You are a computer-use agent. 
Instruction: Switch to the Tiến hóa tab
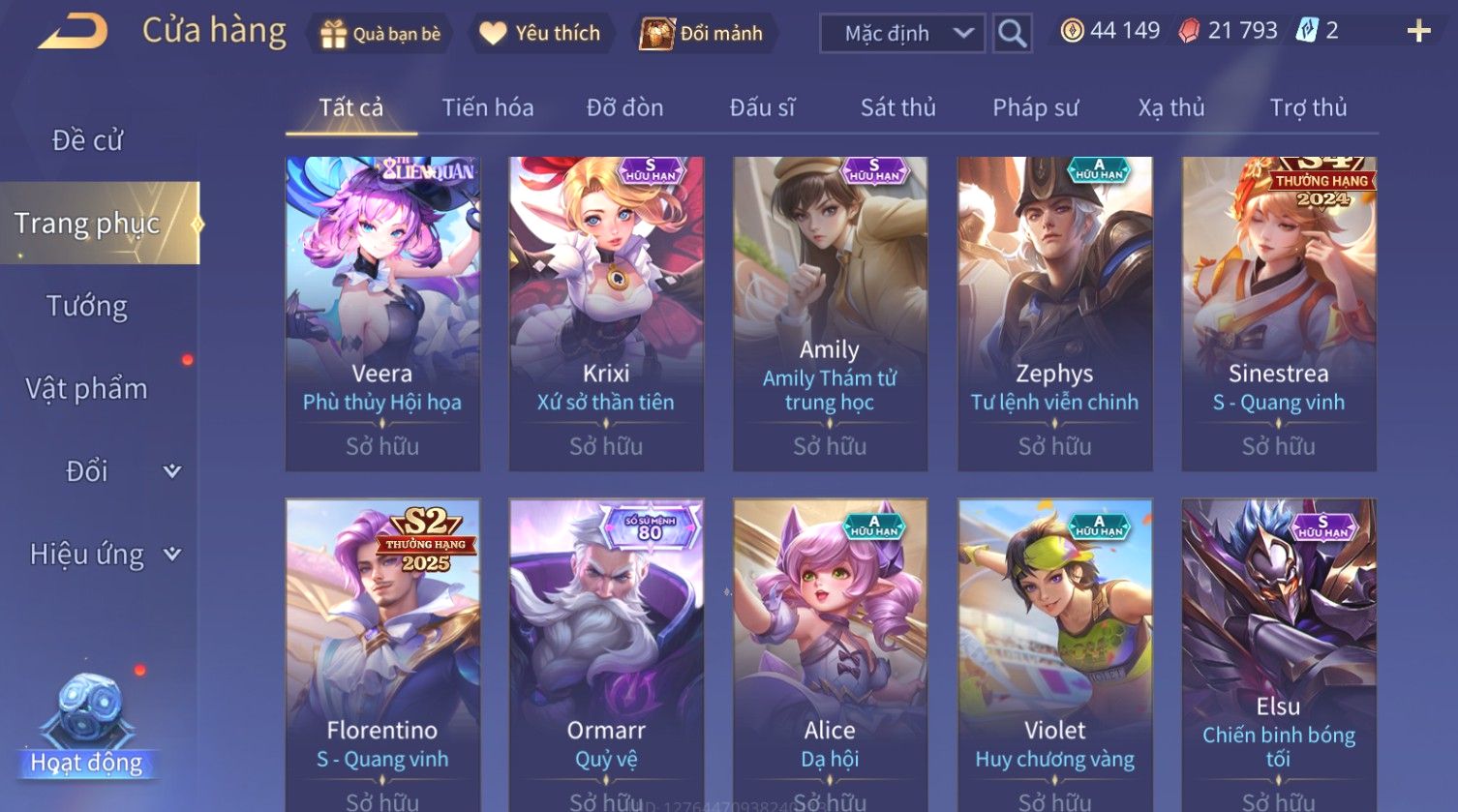[x=488, y=107]
